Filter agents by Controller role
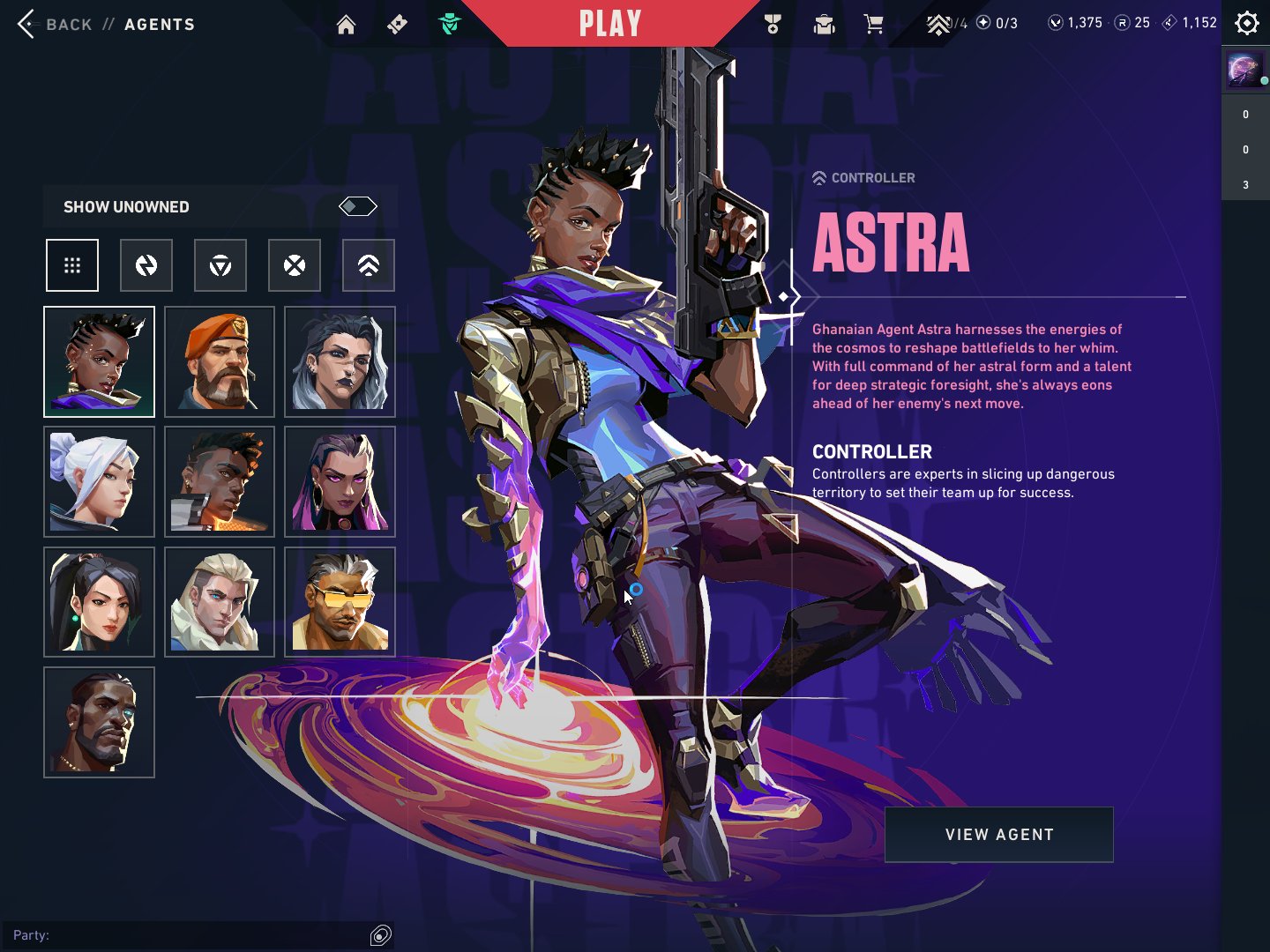Viewport: 1270px width, 952px height. (x=369, y=265)
